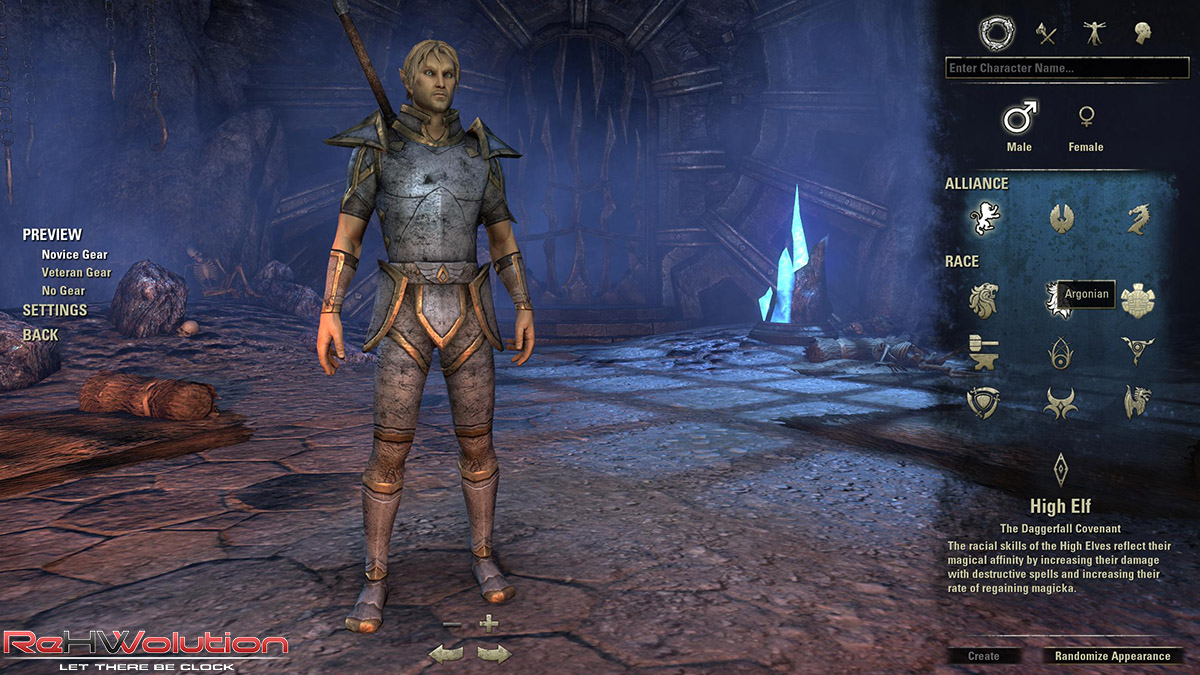Go Back from character creation

pyautogui.click(x=41, y=335)
